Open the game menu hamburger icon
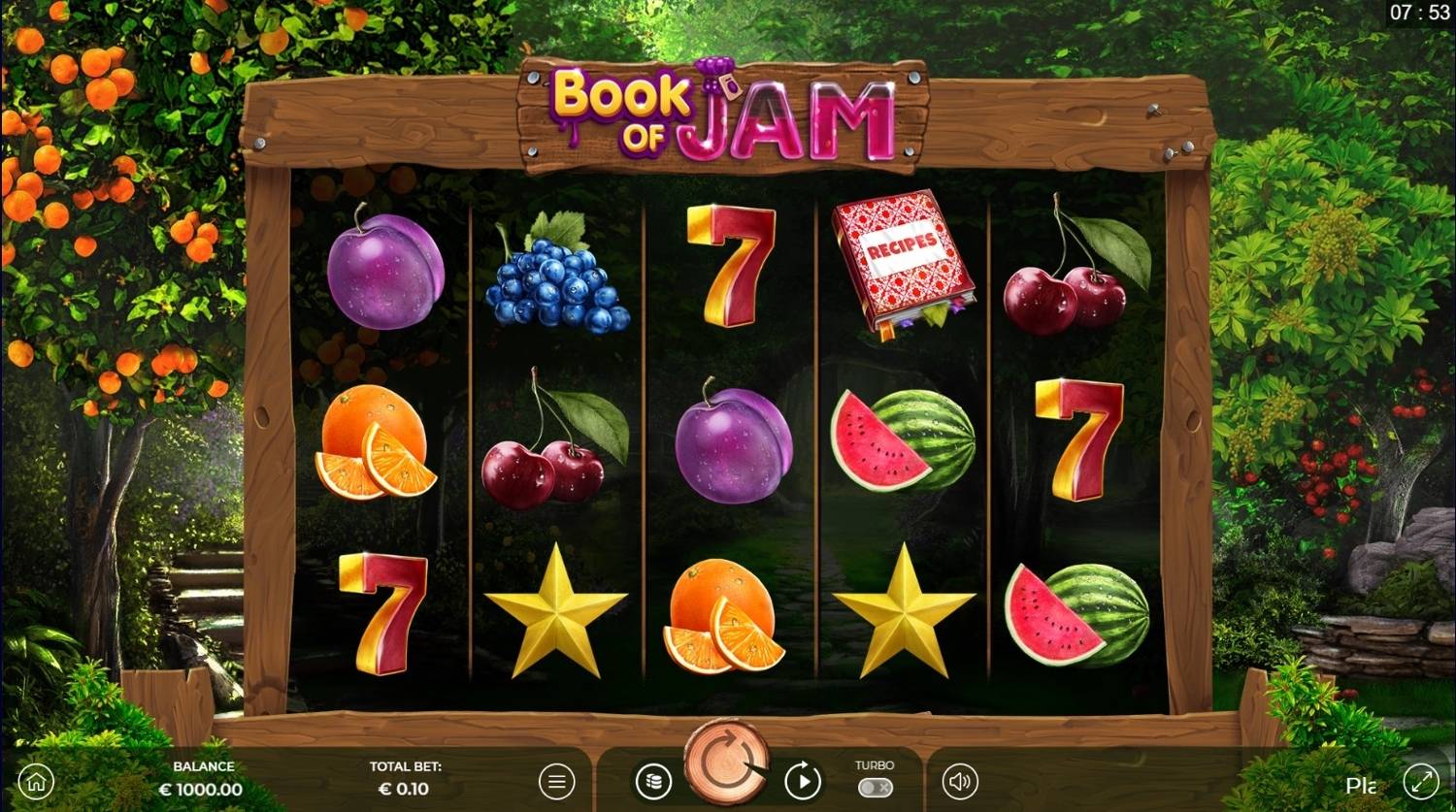Viewport: 1456px width, 812px height. pyautogui.click(x=555, y=780)
